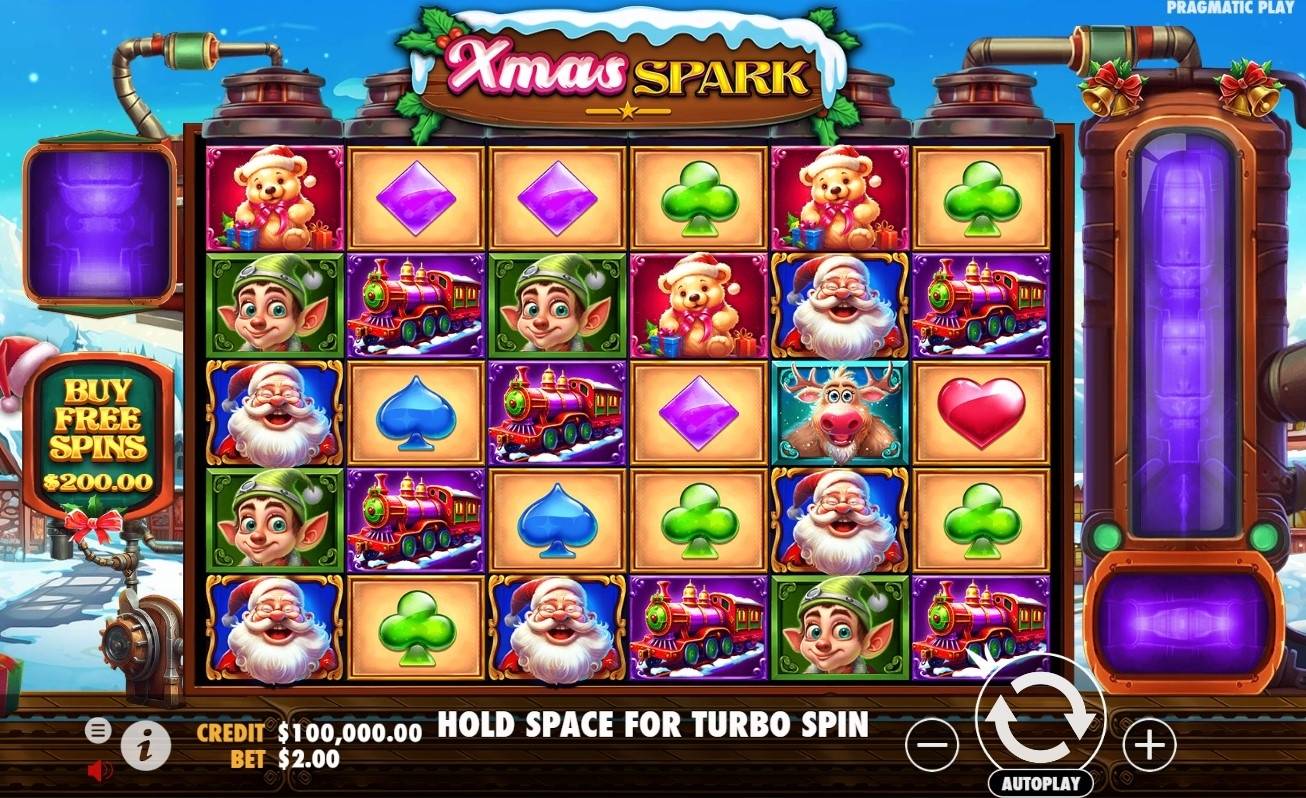Select the red train symbol on reel two
1306x798 pixels.
pyautogui.click(x=413, y=305)
